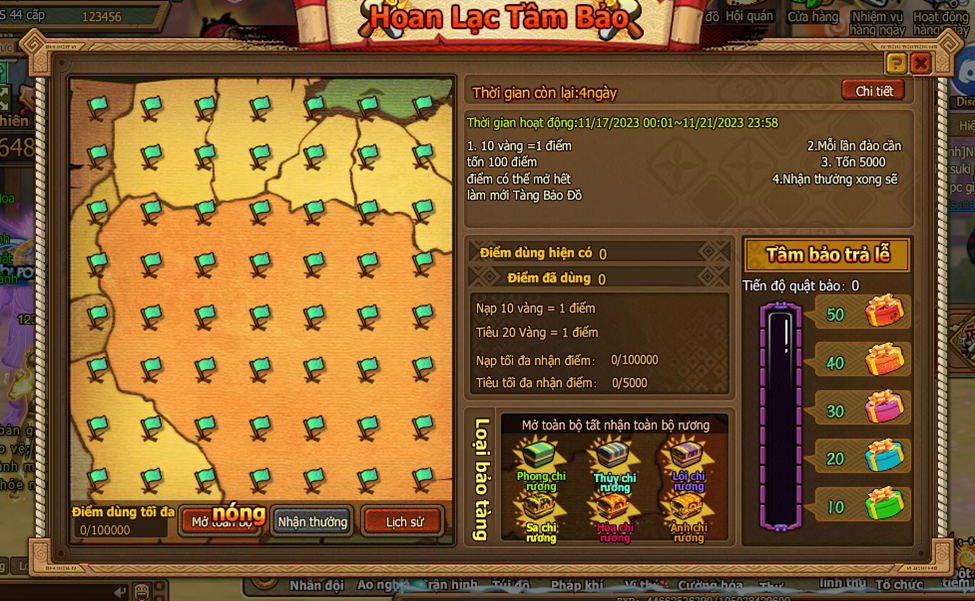Close the Hoan Lạc Tầm Bảo window

(x=921, y=63)
